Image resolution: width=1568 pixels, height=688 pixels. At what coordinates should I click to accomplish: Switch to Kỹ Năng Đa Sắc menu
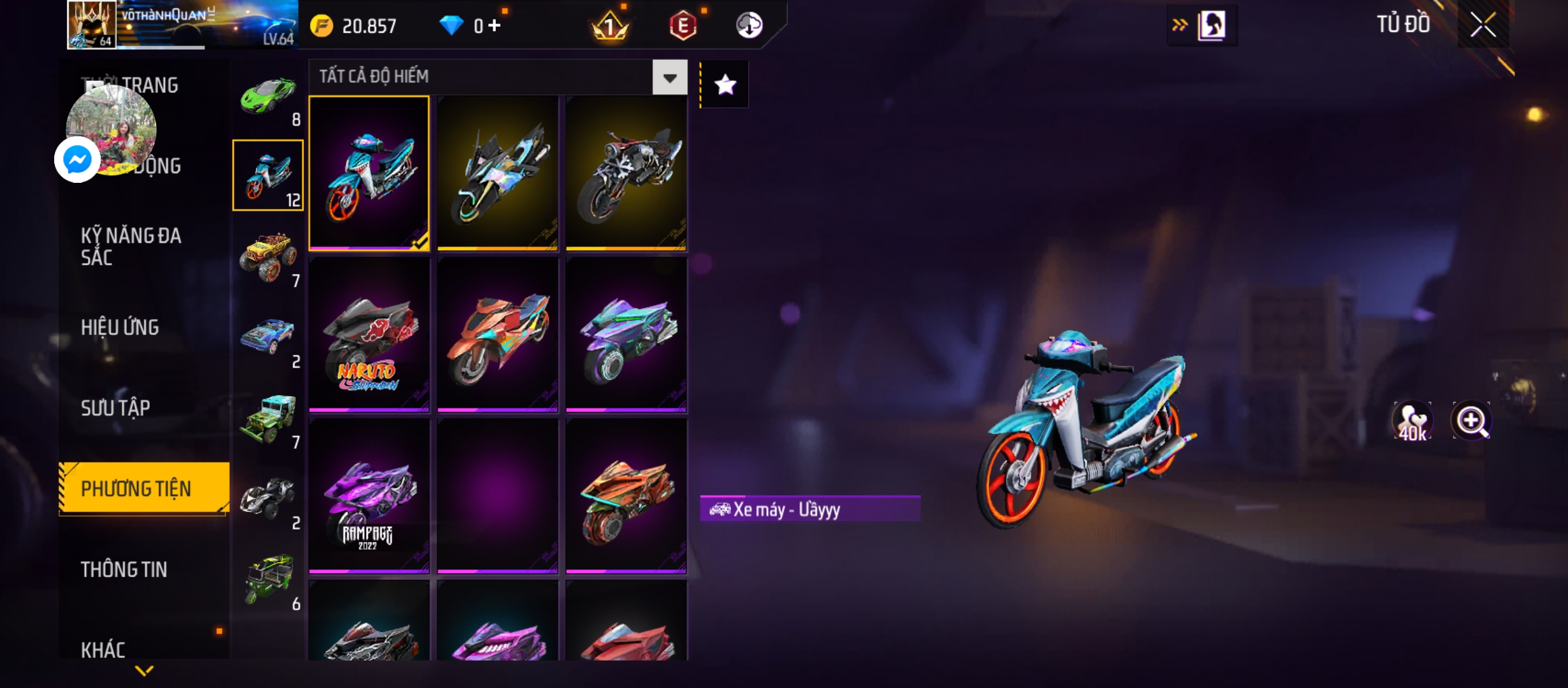(x=131, y=247)
